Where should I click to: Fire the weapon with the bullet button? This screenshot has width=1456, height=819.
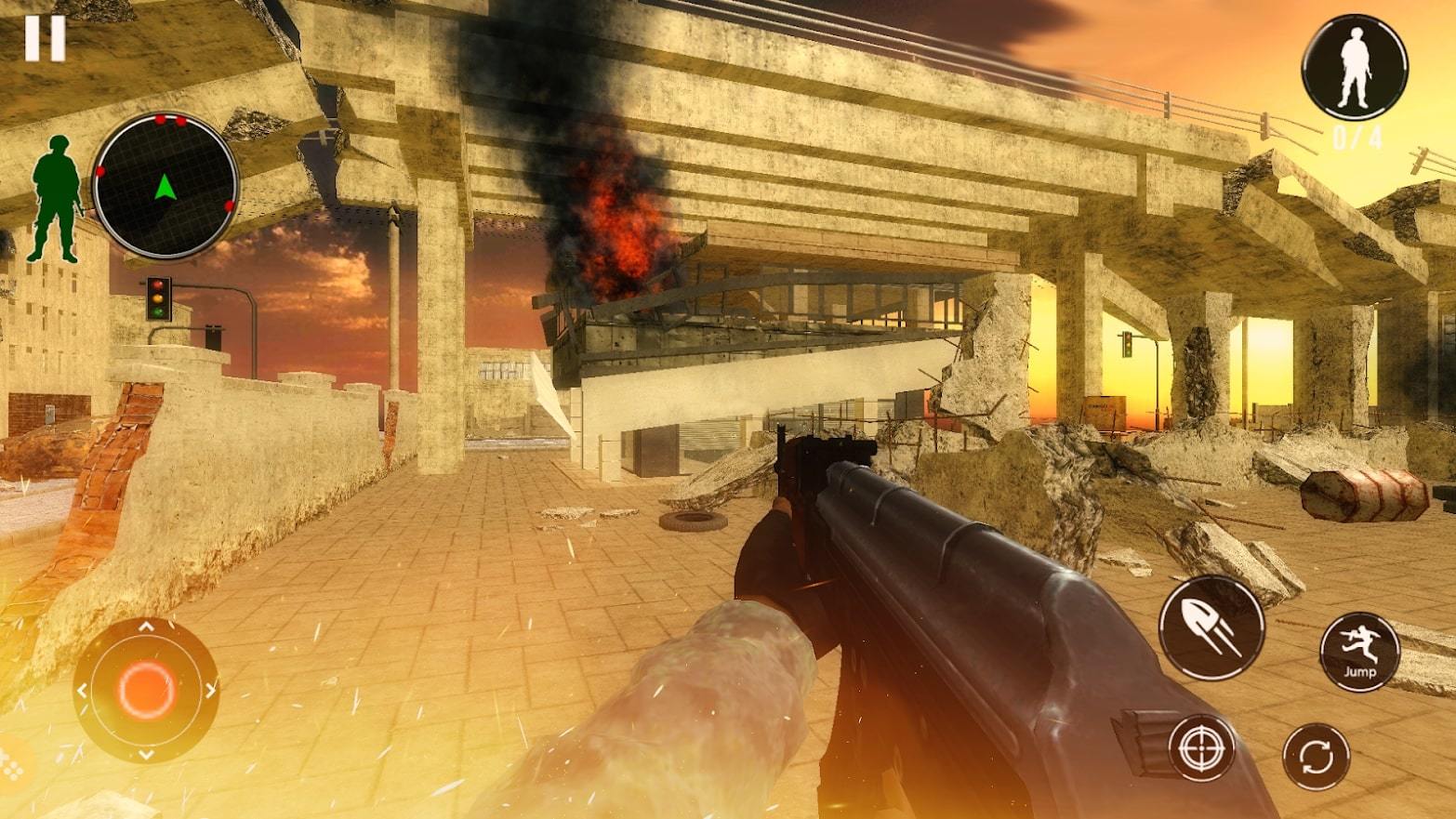1211,627
